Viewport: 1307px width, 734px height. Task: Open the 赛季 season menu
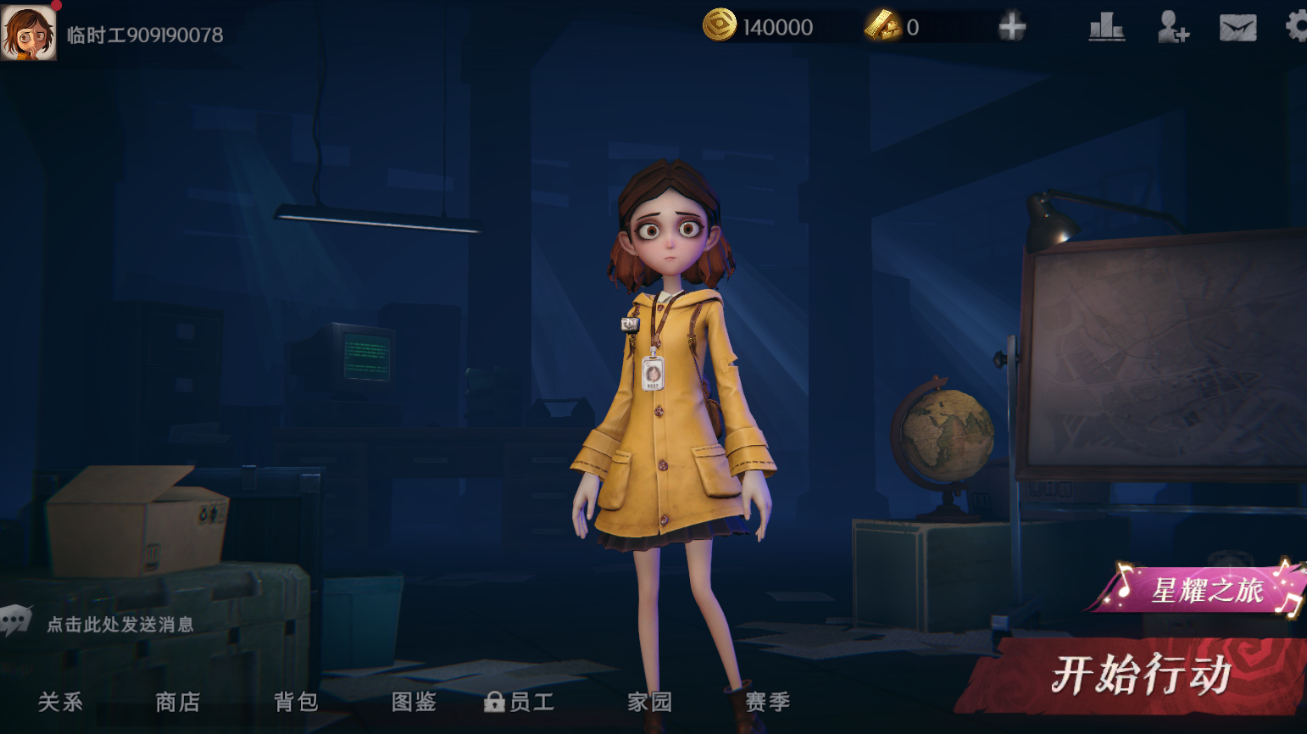[x=768, y=702]
